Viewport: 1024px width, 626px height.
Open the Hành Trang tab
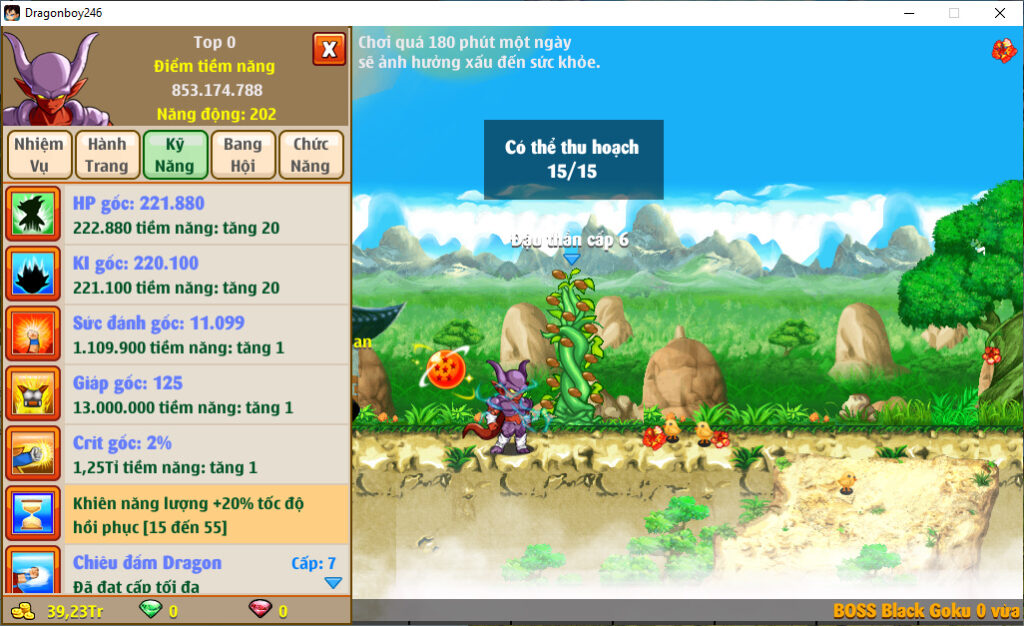coord(107,155)
